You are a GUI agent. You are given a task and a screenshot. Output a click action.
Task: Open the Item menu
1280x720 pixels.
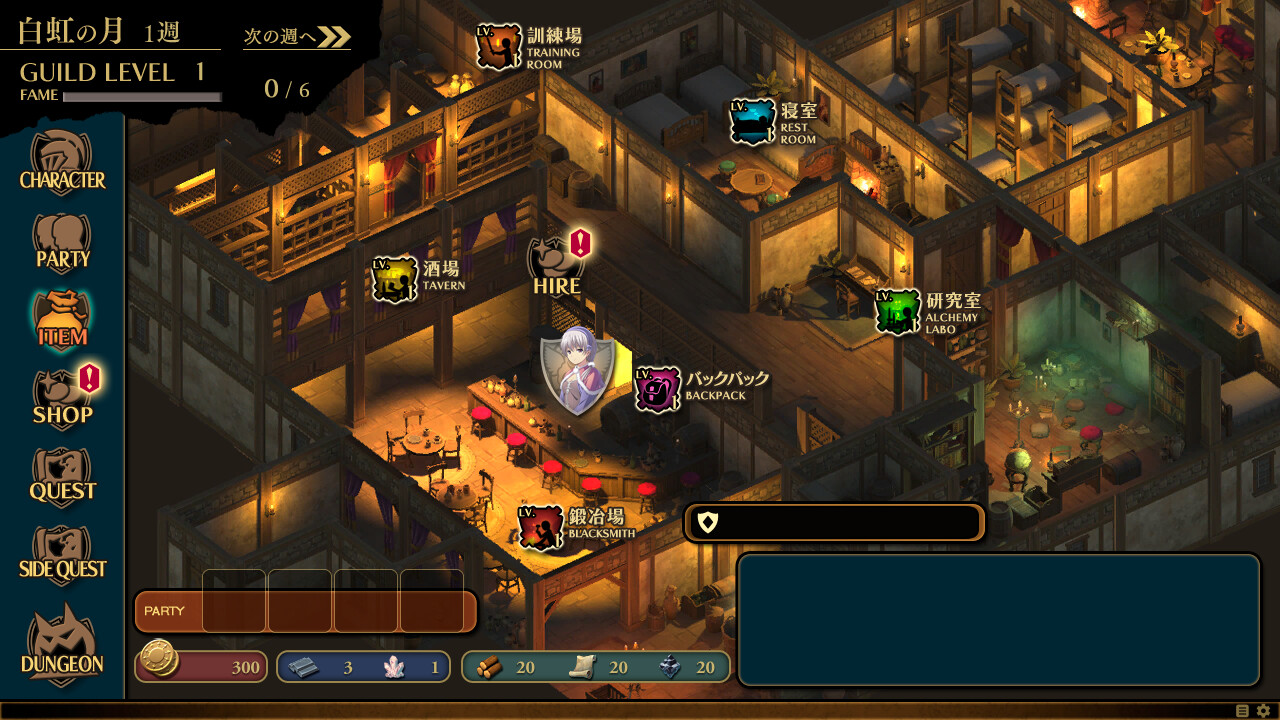62,321
